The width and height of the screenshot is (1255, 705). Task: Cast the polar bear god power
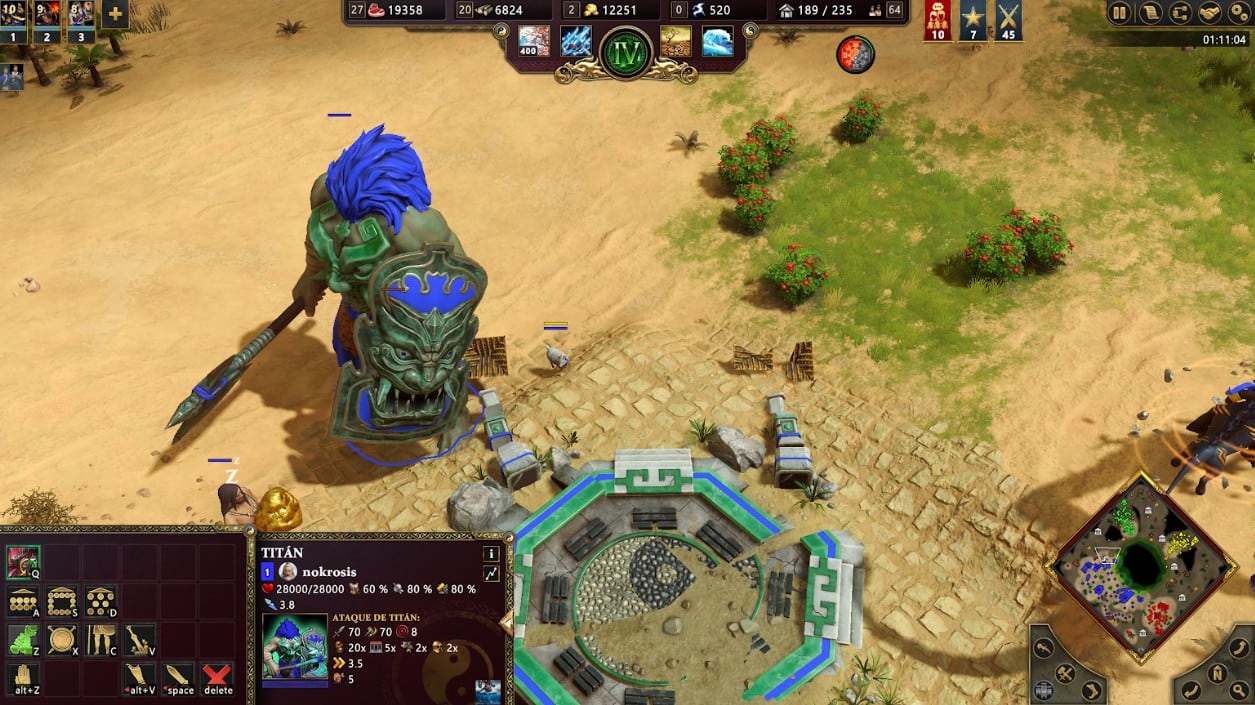coord(717,41)
